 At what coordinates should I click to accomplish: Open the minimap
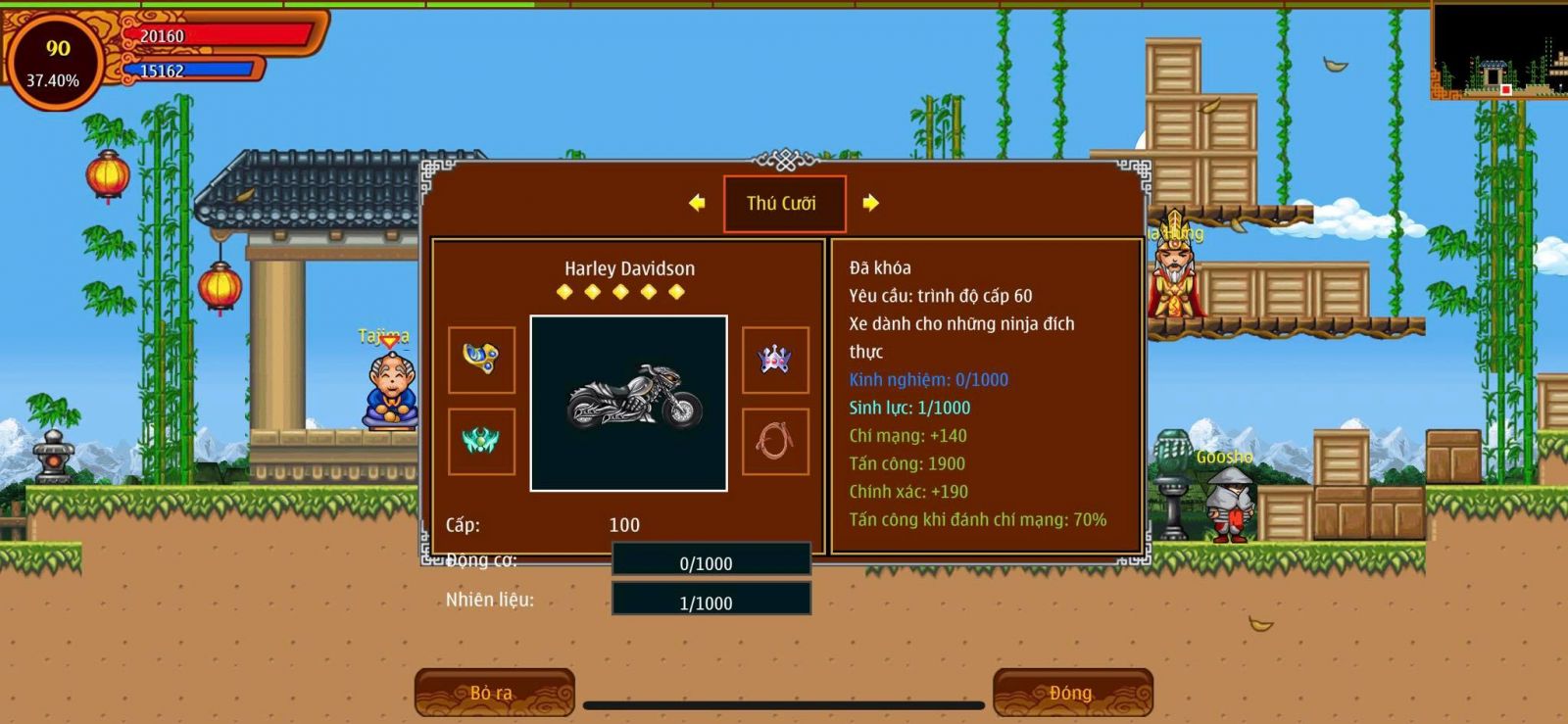tap(1498, 51)
